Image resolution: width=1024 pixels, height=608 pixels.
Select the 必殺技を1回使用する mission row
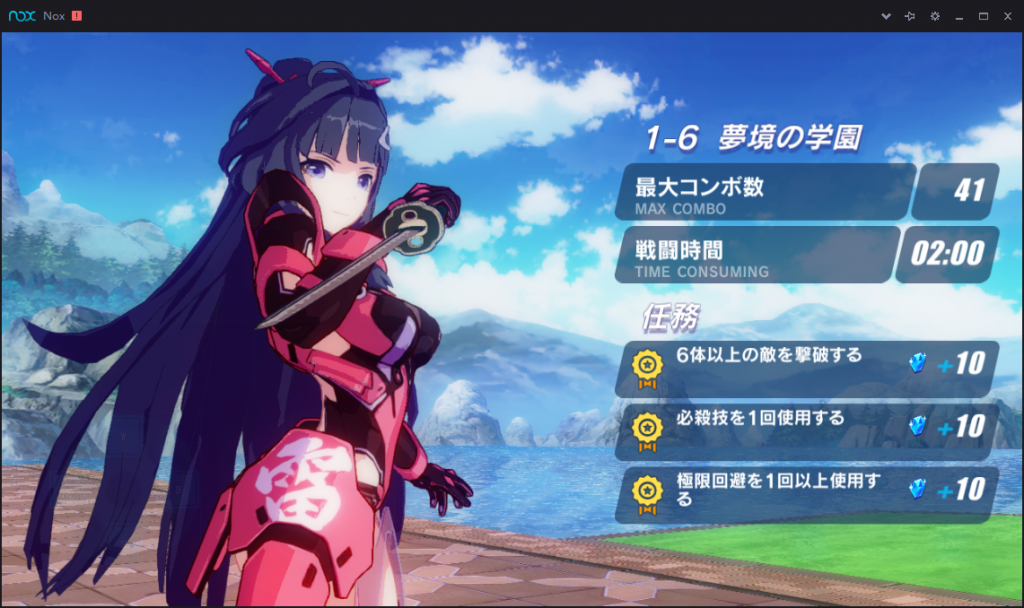tap(806, 428)
